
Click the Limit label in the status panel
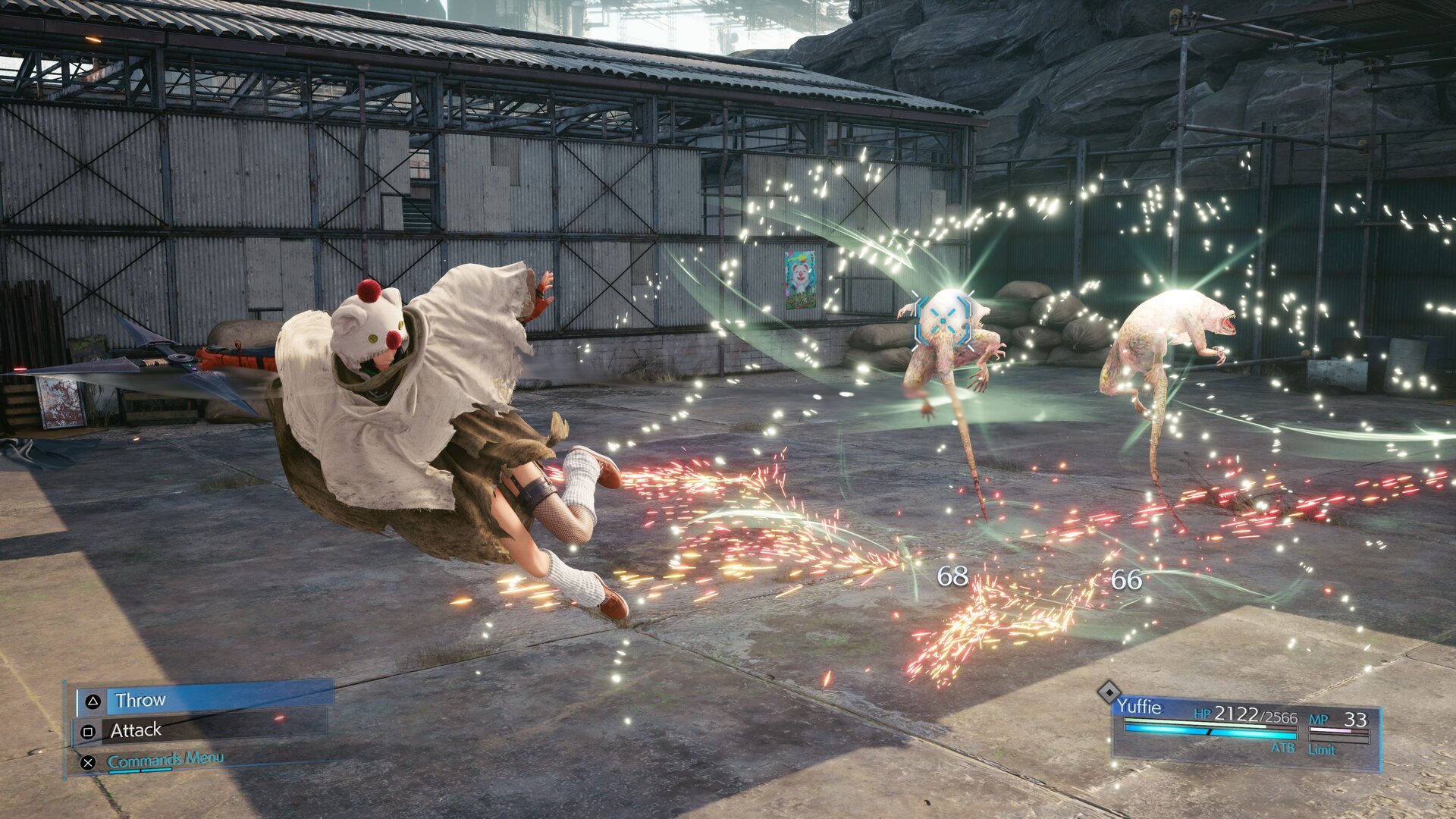click(x=1323, y=750)
